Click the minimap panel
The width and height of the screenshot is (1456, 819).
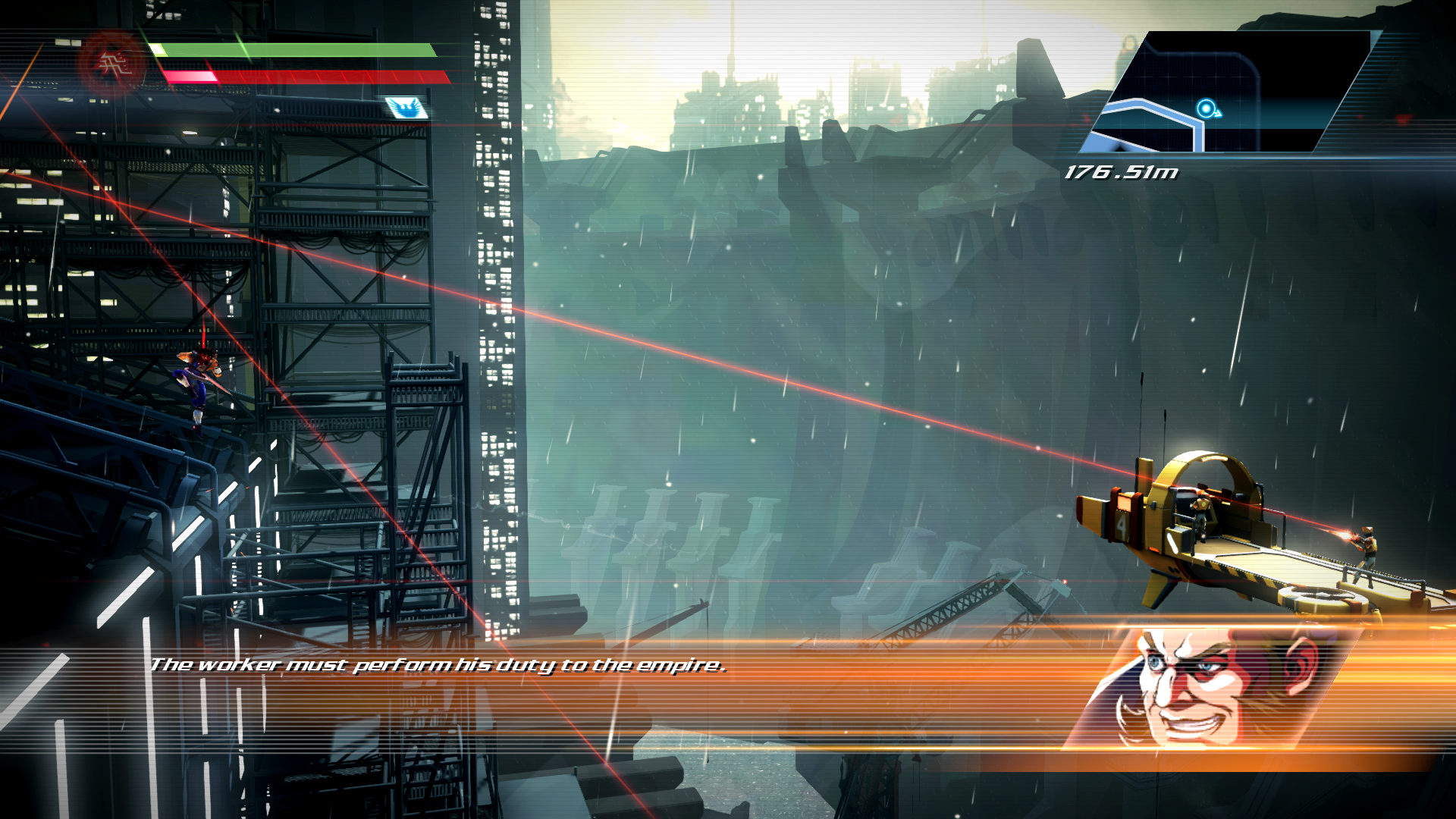point(1232,91)
